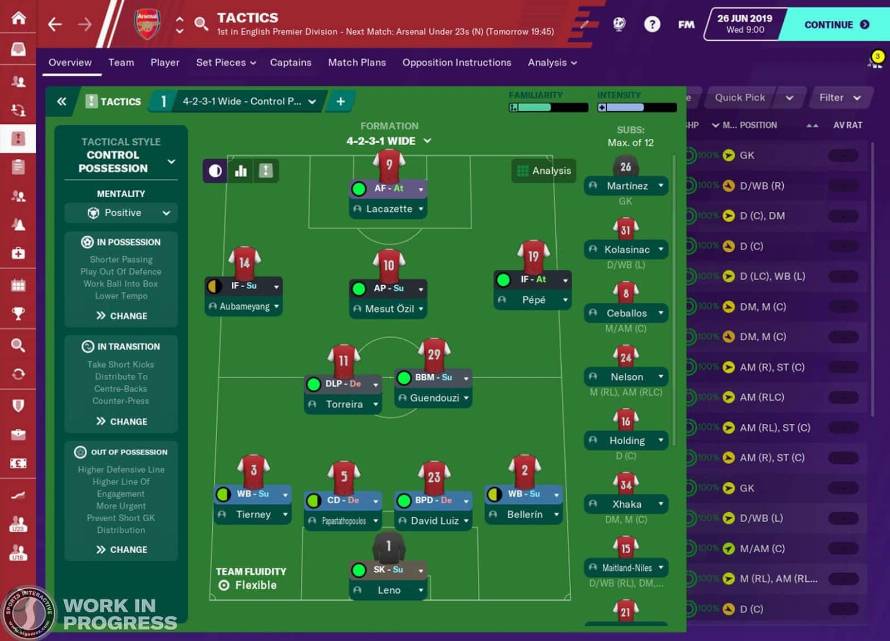
Task: Go to the Opposition Instructions tab
Action: click(456, 62)
